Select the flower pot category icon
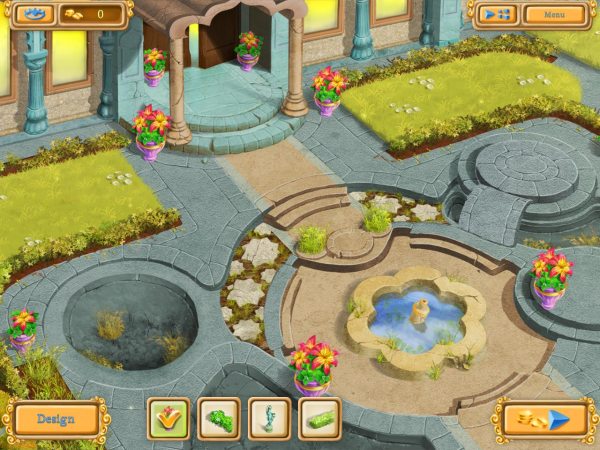This screenshot has width=600, height=450. click(x=168, y=419)
